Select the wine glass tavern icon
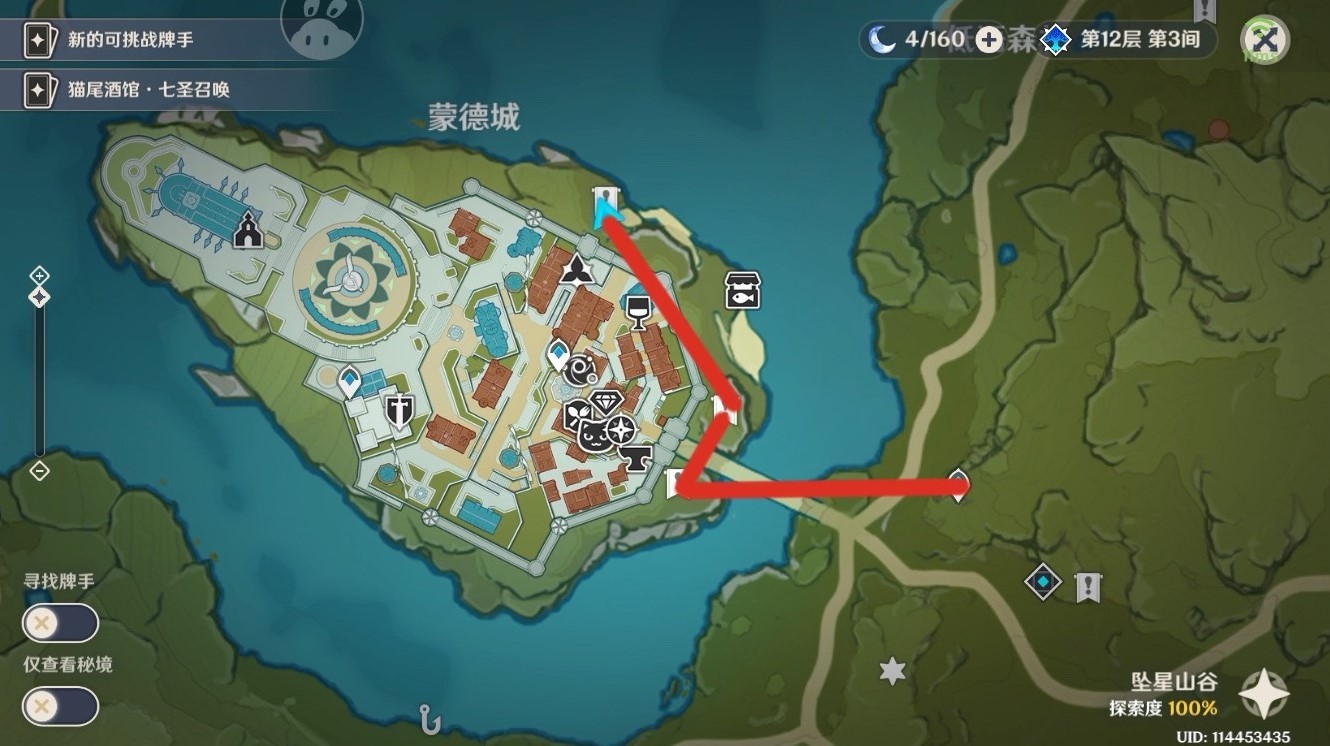Screen dimensions: 1330x746 [639, 311]
